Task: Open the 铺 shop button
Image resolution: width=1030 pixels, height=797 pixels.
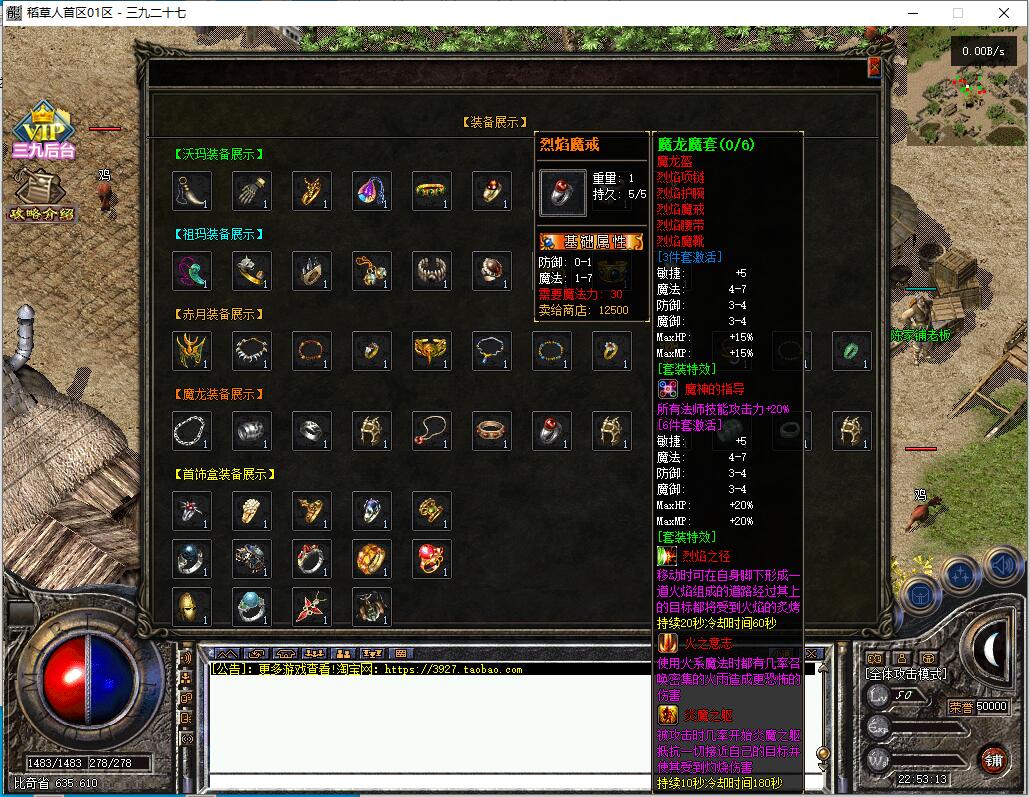Action: 992,759
